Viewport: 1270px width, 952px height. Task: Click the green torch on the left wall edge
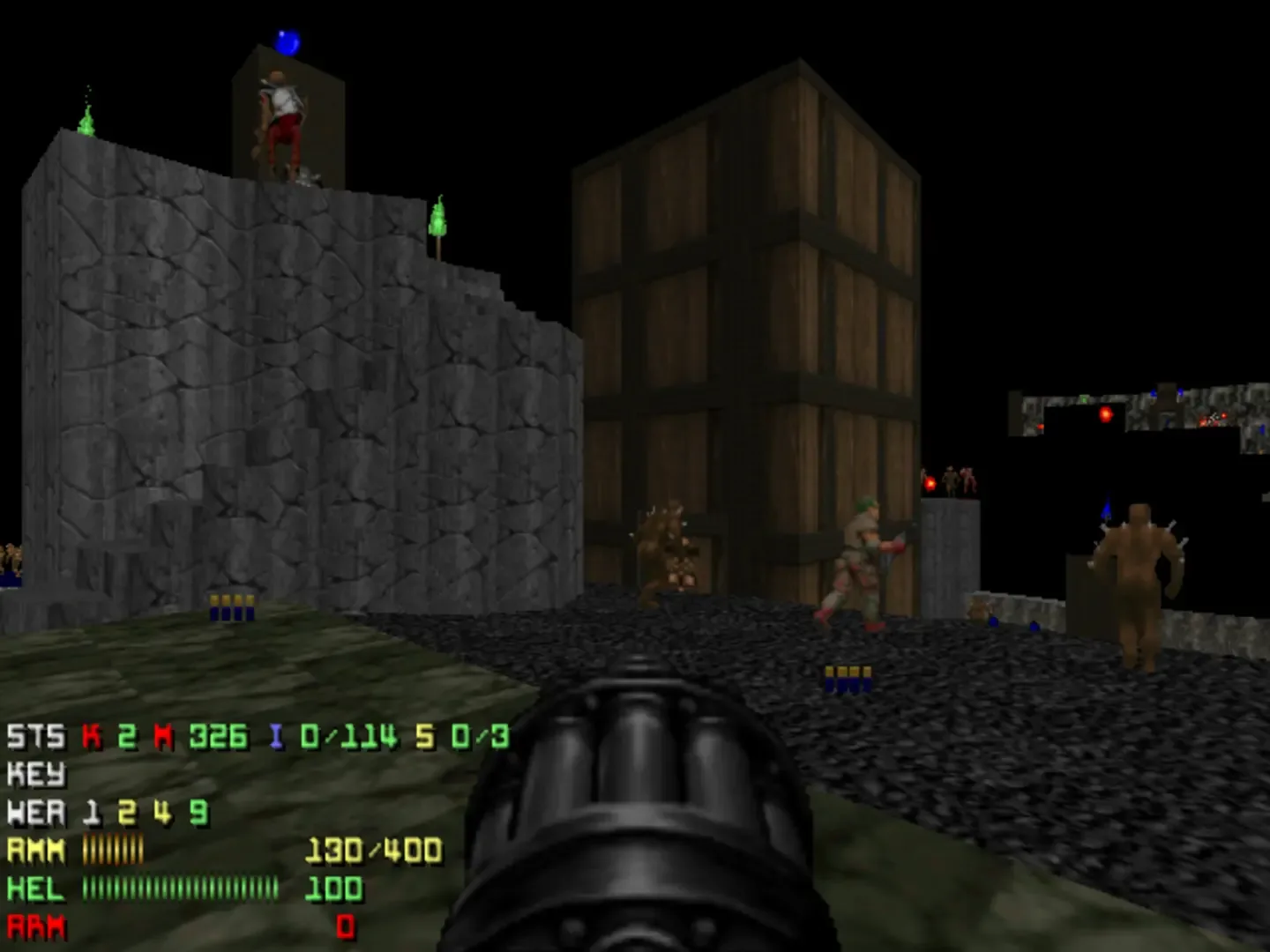pos(85,123)
